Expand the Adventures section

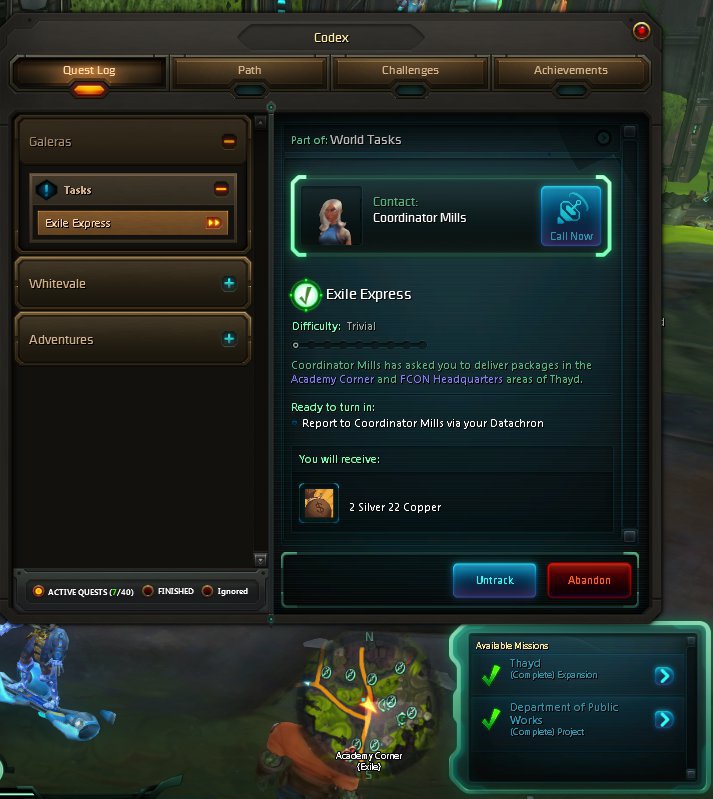pyautogui.click(x=229, y=340)
